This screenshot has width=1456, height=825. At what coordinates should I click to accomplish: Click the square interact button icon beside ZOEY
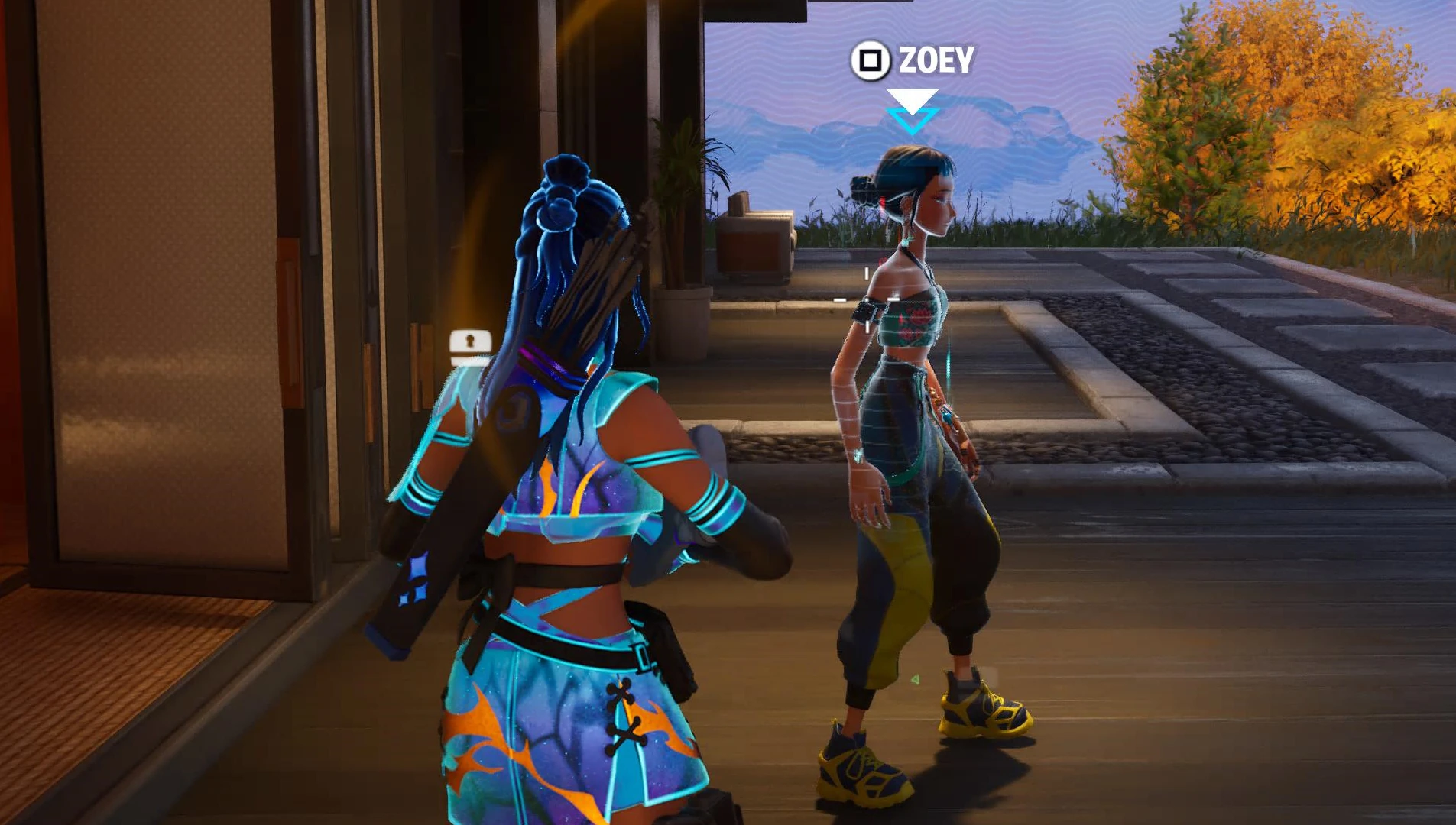click(870, 58)
